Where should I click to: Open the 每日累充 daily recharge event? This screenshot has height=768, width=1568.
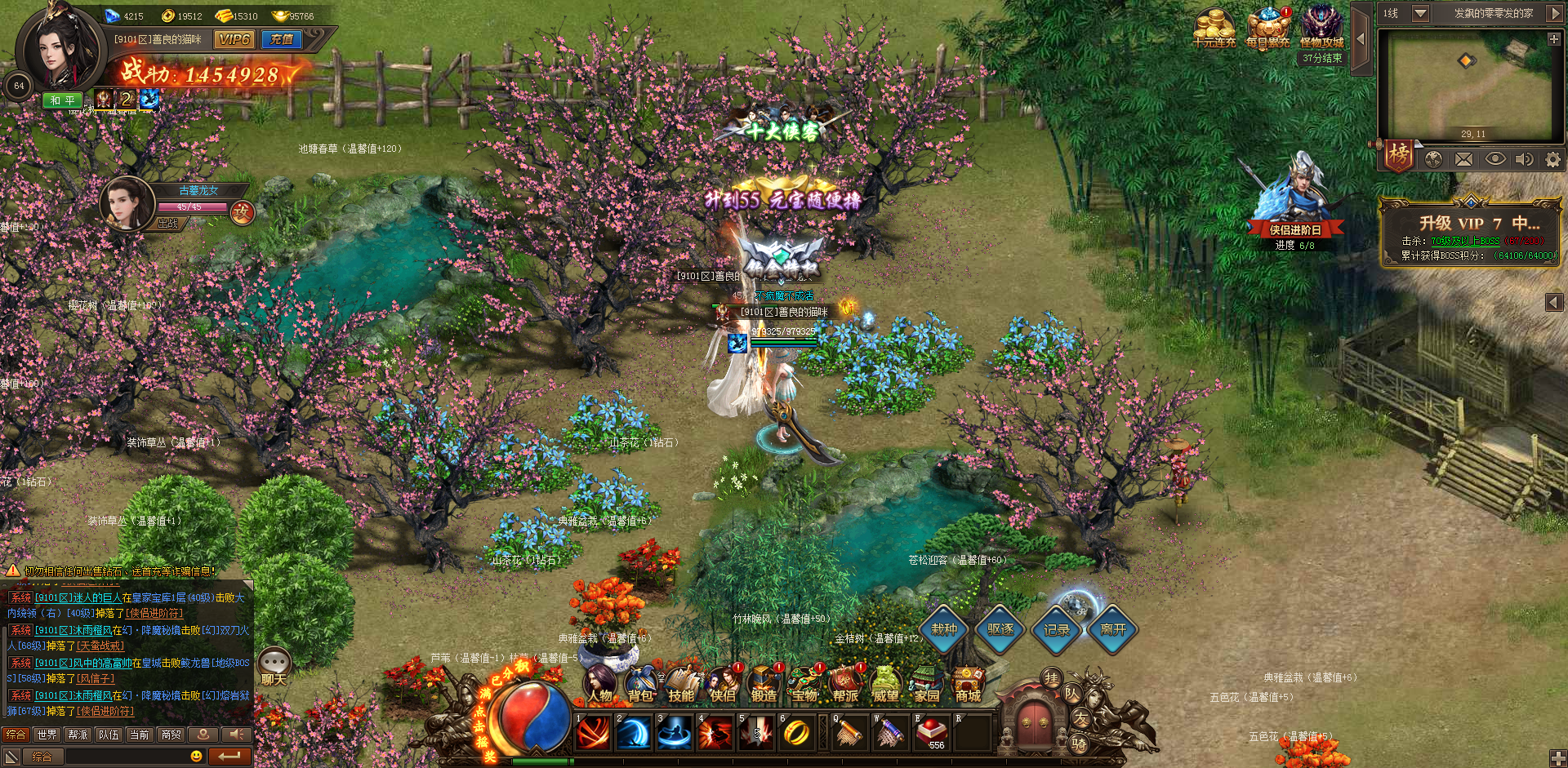point(1267,29)
